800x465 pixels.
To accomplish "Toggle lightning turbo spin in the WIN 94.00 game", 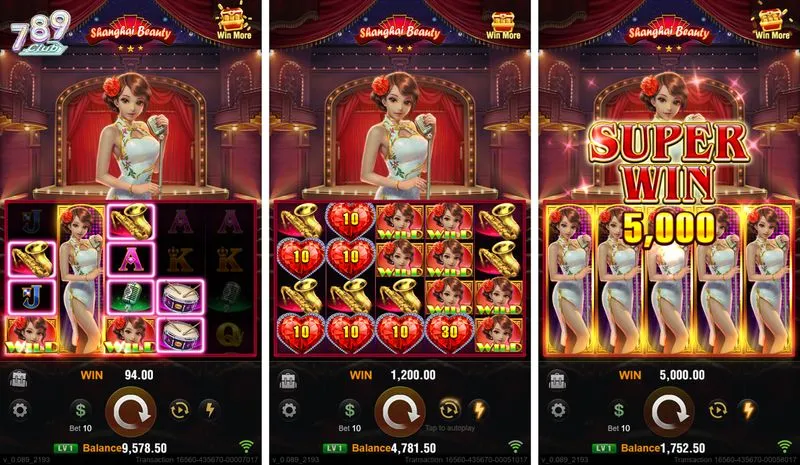I will click(210, 408).
